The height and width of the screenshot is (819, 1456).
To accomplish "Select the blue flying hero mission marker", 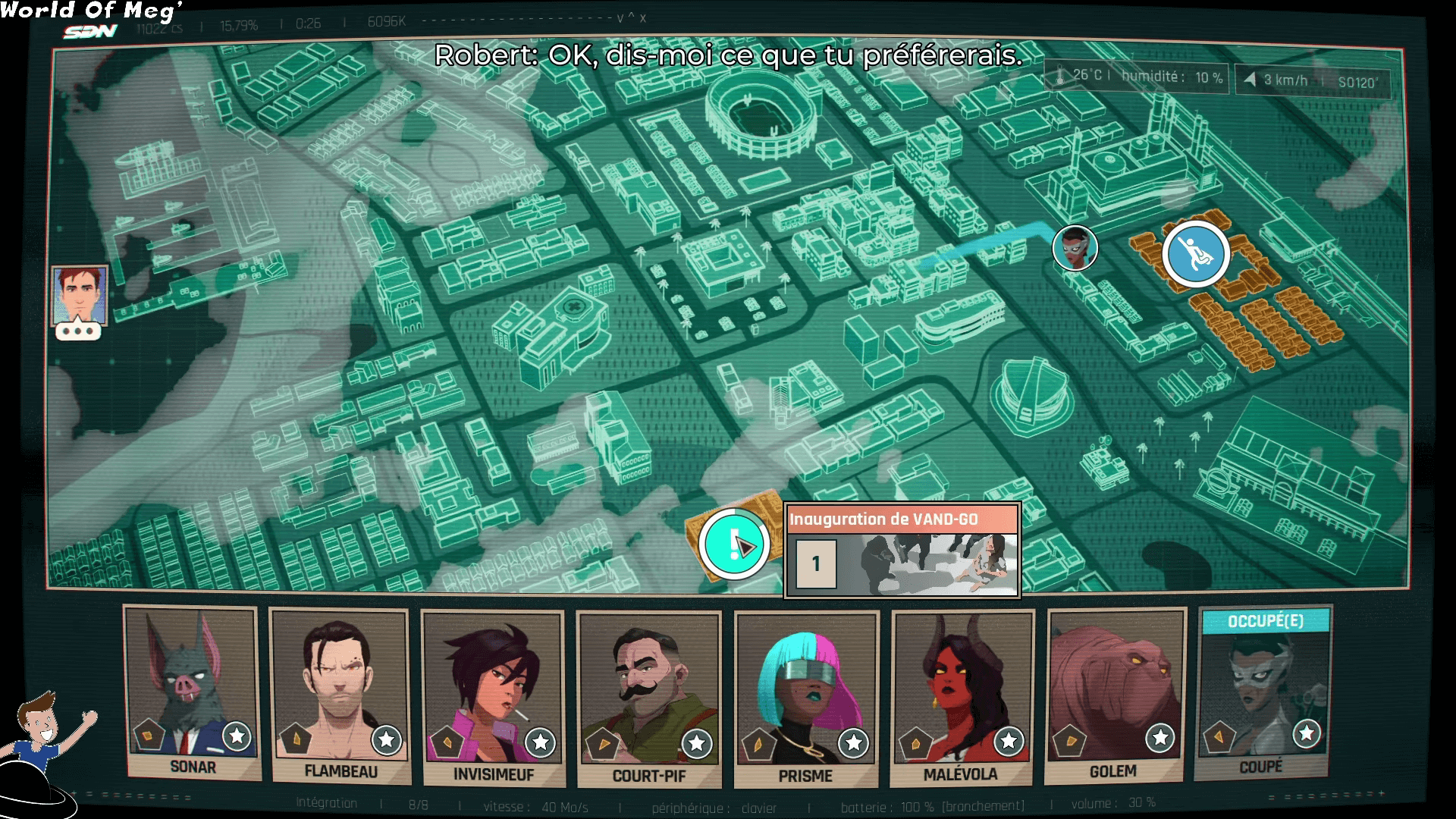I will click(1196, 254).
